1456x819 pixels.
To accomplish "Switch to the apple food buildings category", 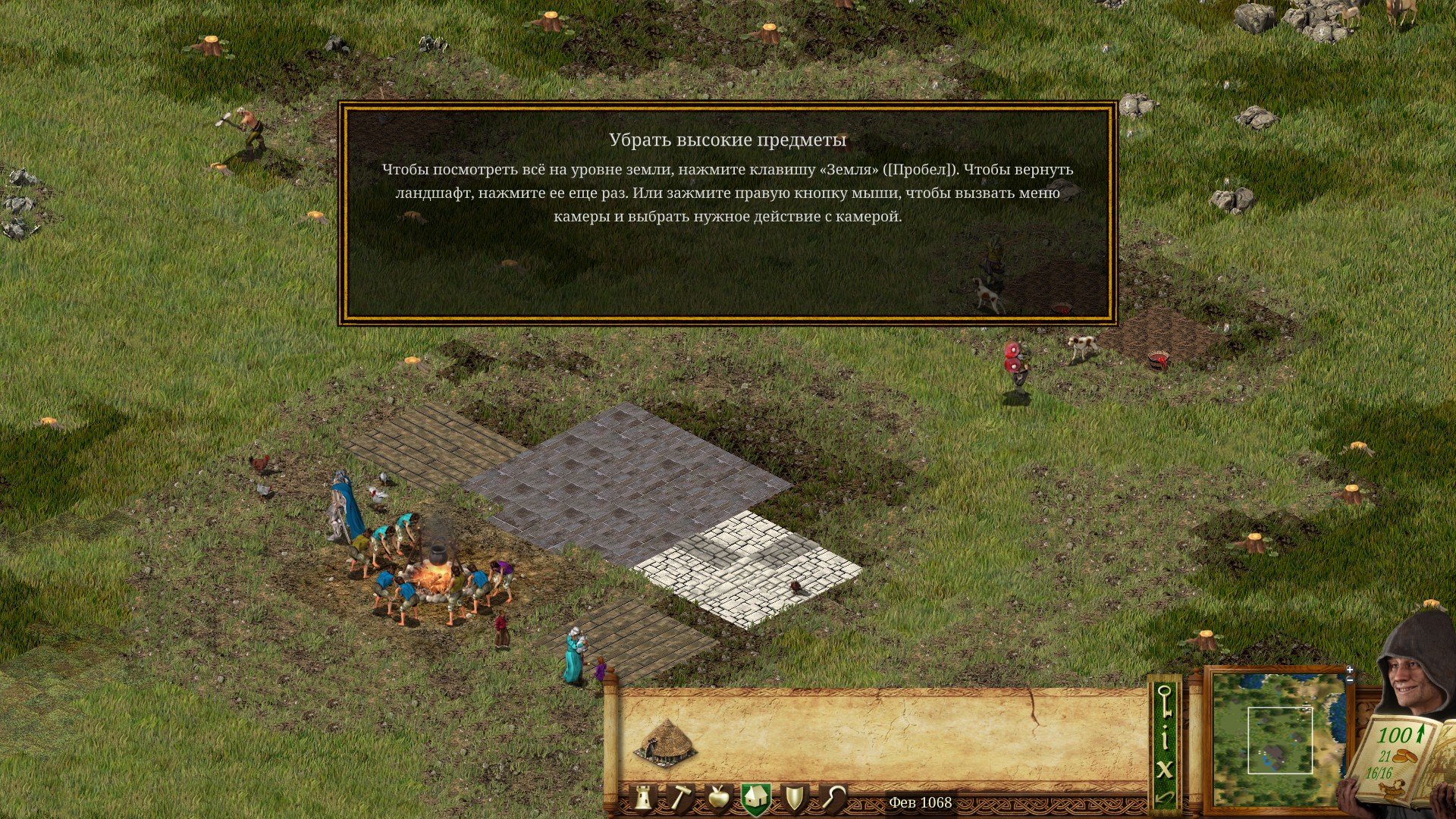I will [x=717, y=799].
